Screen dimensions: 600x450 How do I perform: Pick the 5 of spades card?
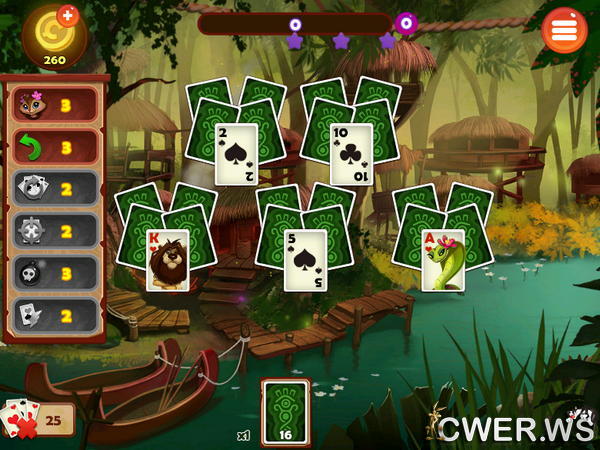pyautogui.click(x=305, y=260)
